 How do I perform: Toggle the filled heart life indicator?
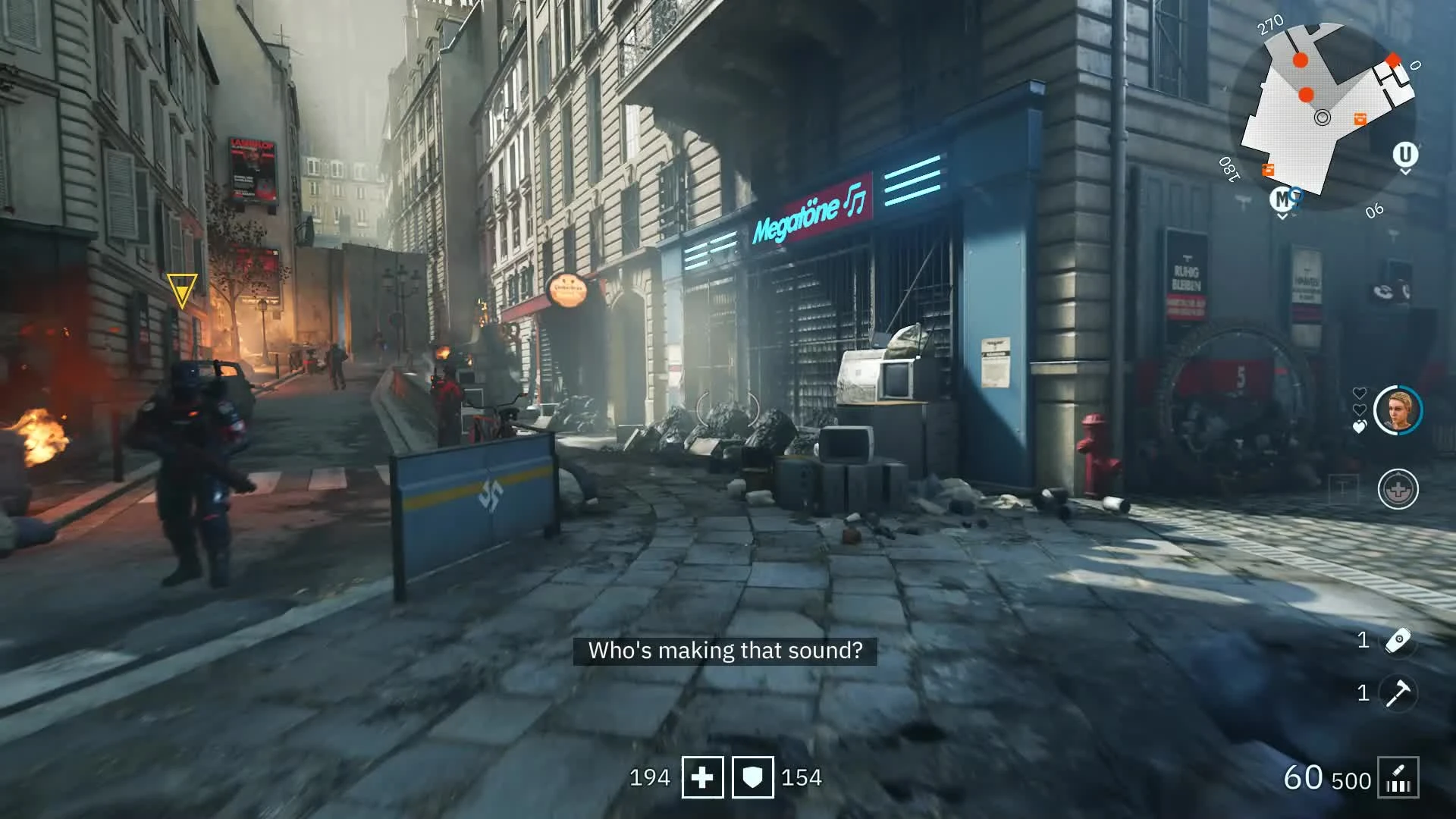click(1359, 425)
